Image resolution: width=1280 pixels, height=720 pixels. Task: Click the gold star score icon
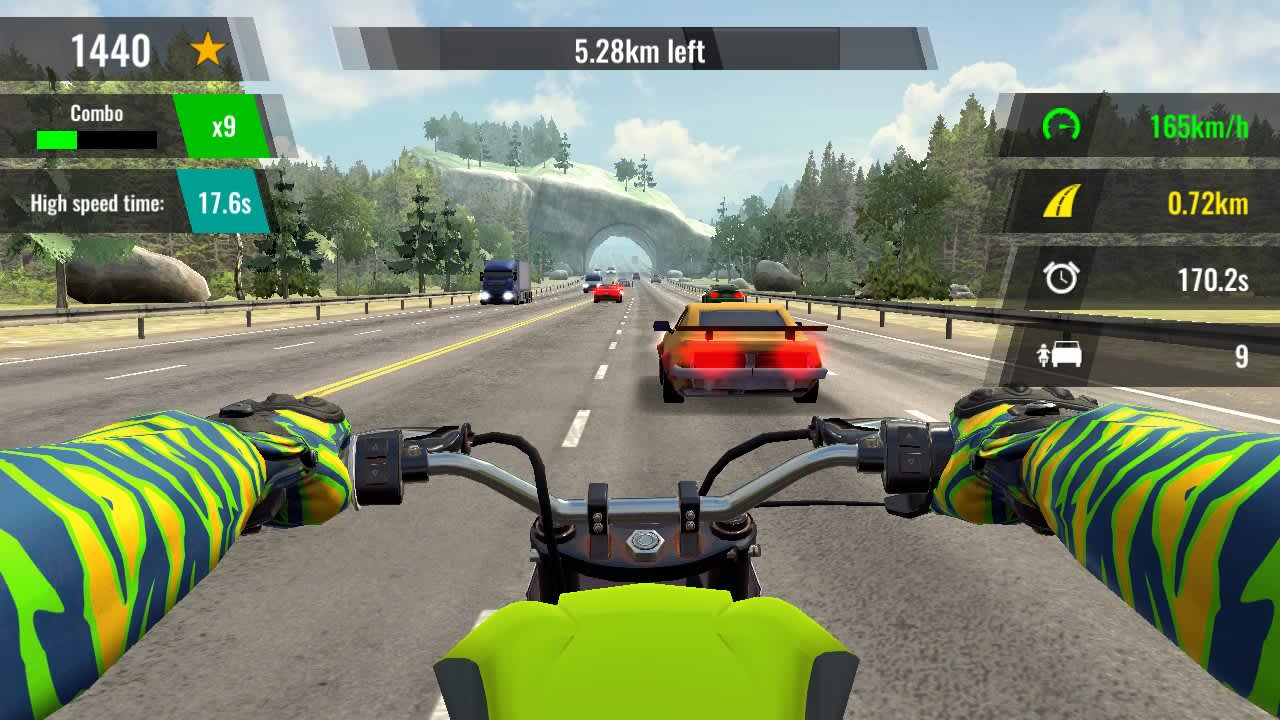coord(205,47)
